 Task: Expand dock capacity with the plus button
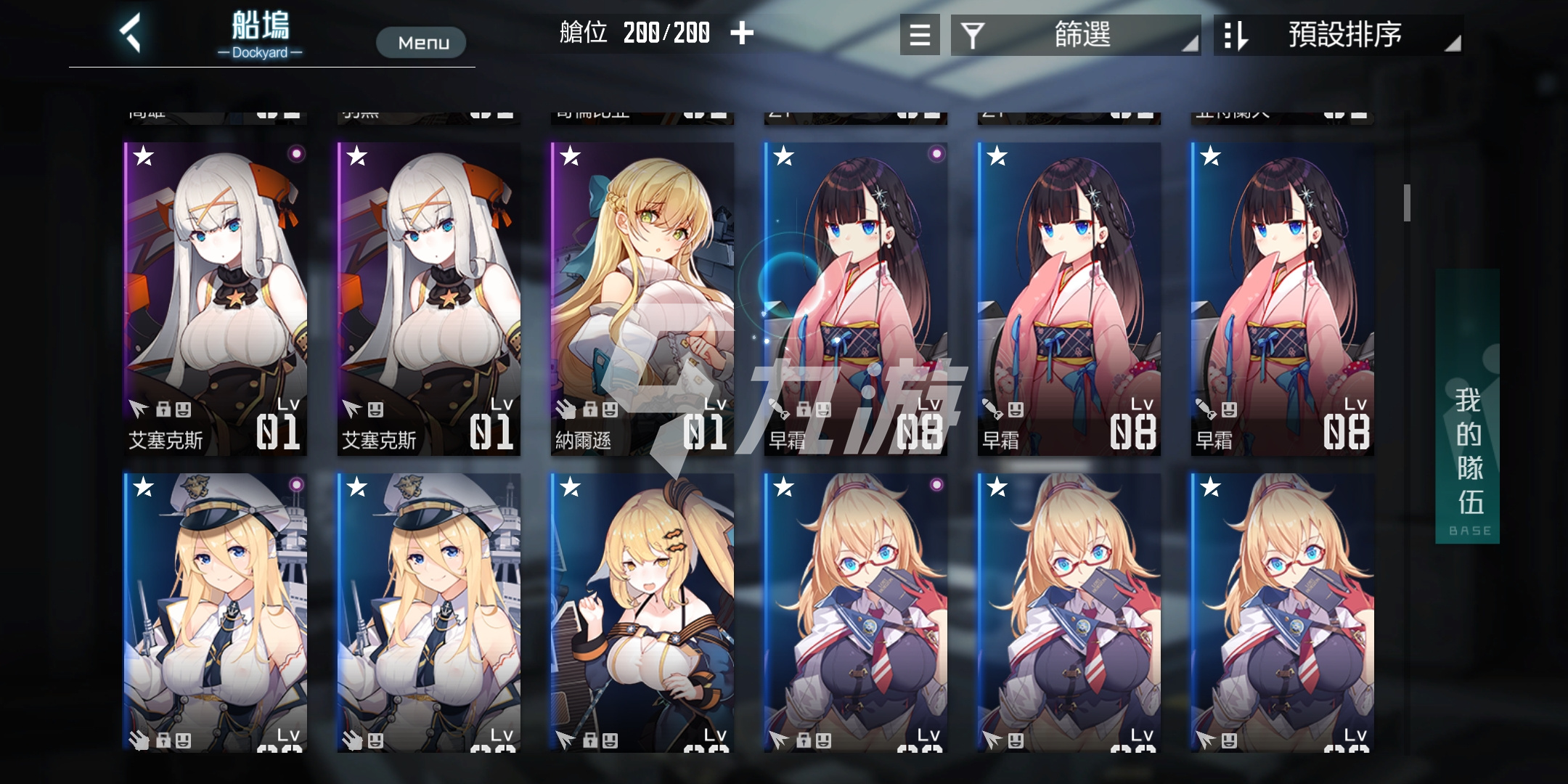[742, 33]
